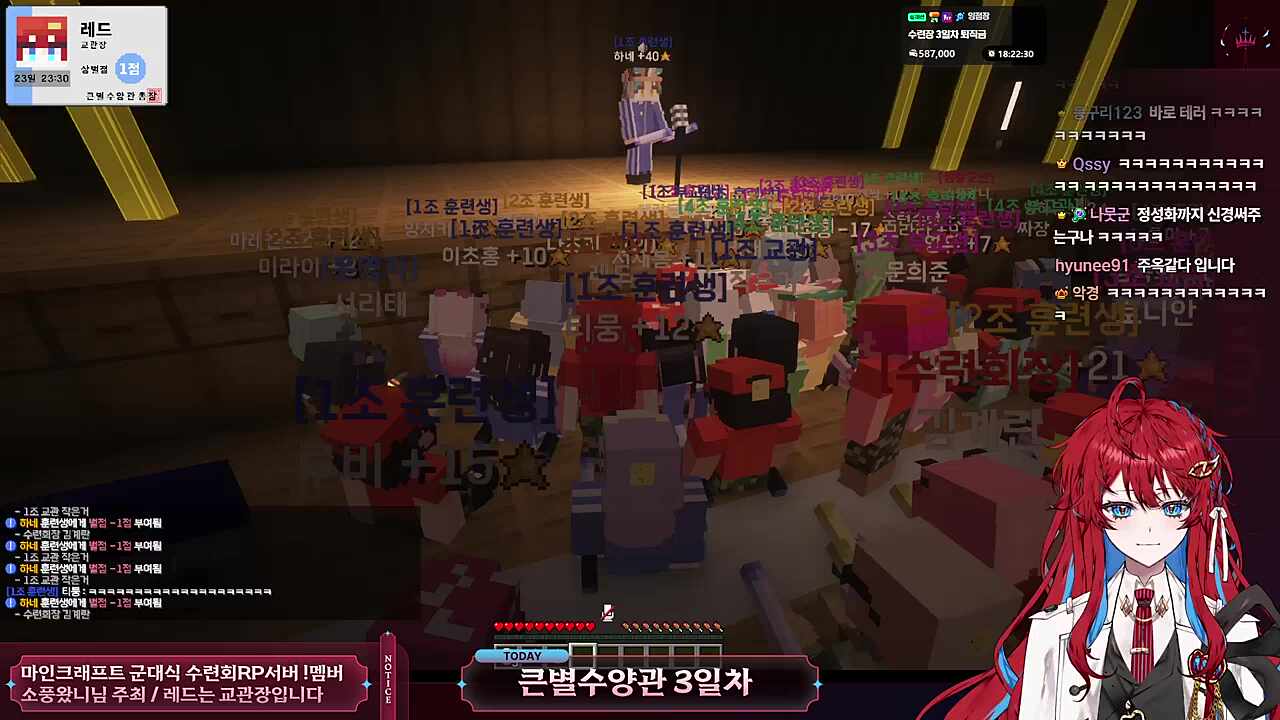Click the green badge icon in the 수련장 banner

(x=917, y=17)
